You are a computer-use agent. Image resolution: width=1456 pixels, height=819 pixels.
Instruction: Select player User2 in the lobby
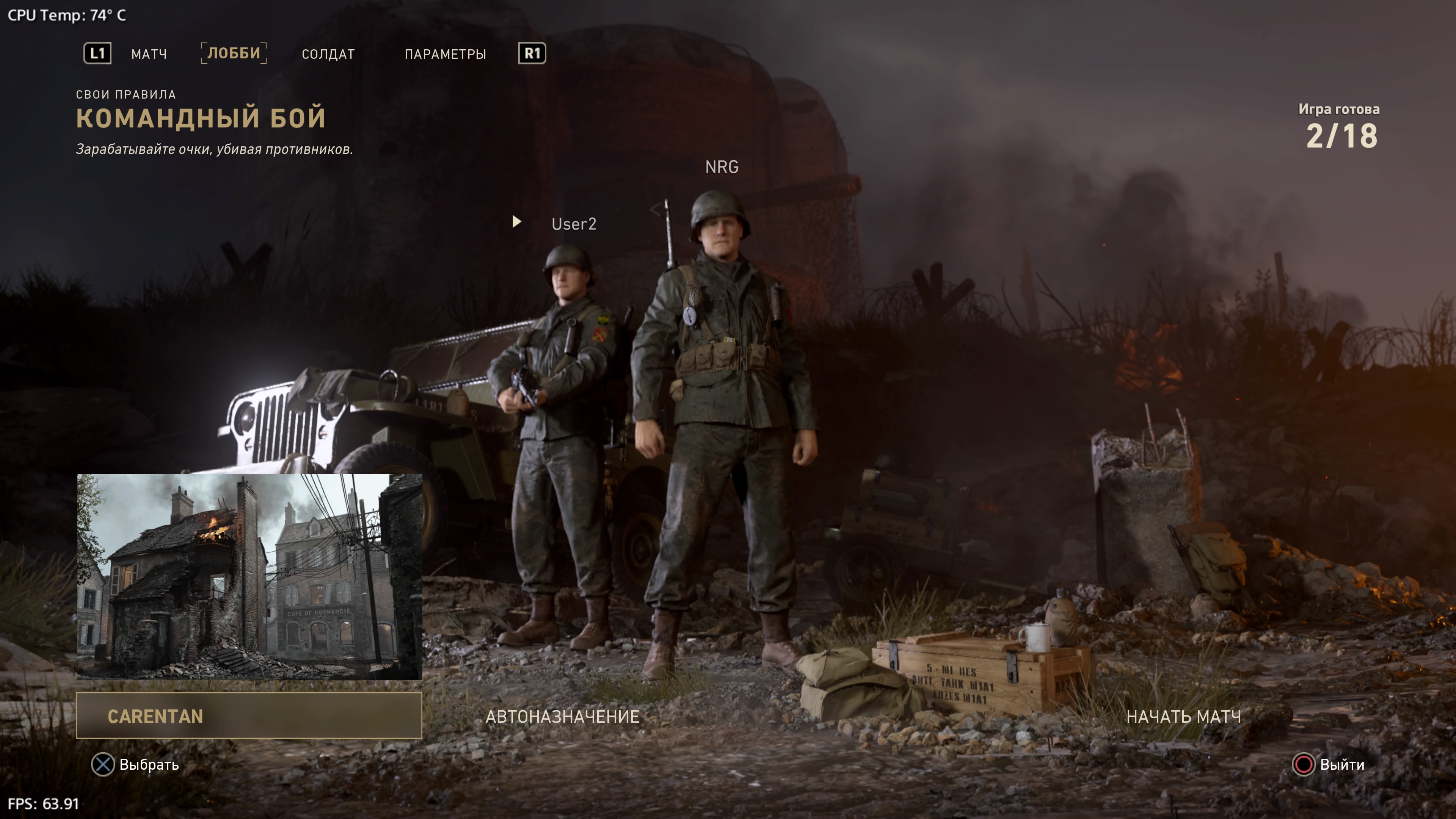573,224
